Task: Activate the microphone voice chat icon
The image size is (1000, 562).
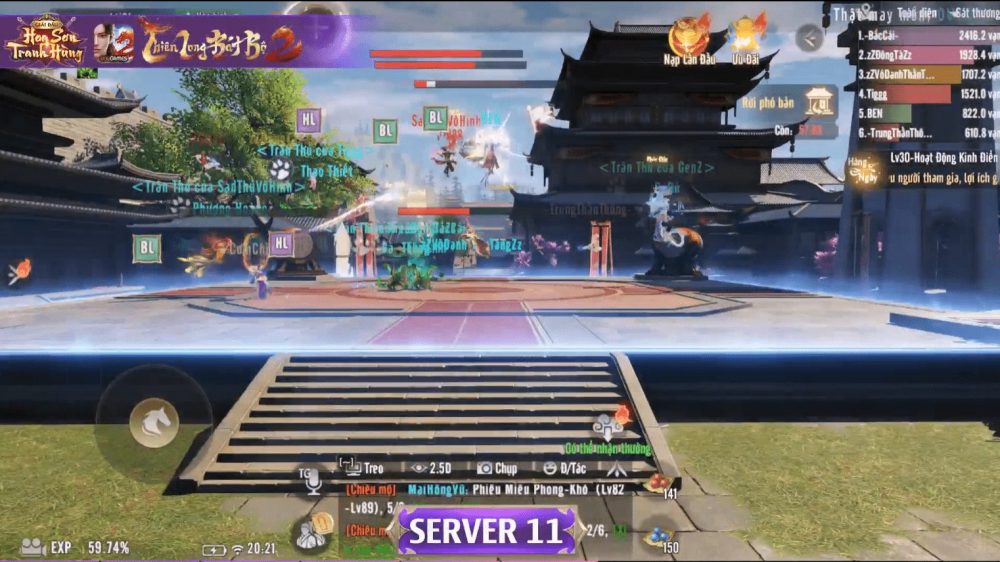Action: coord(313,481)
